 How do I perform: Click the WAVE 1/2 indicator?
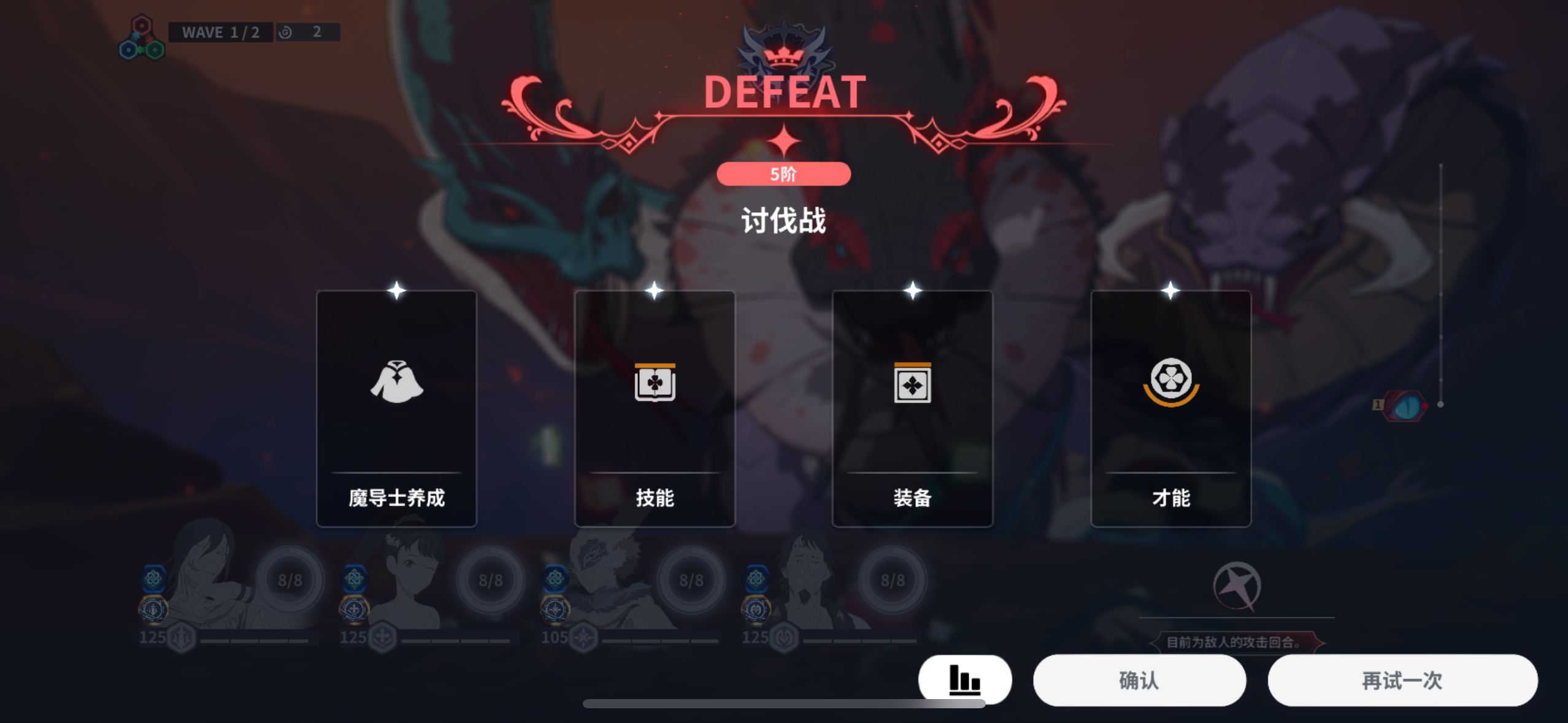(220, 32)
